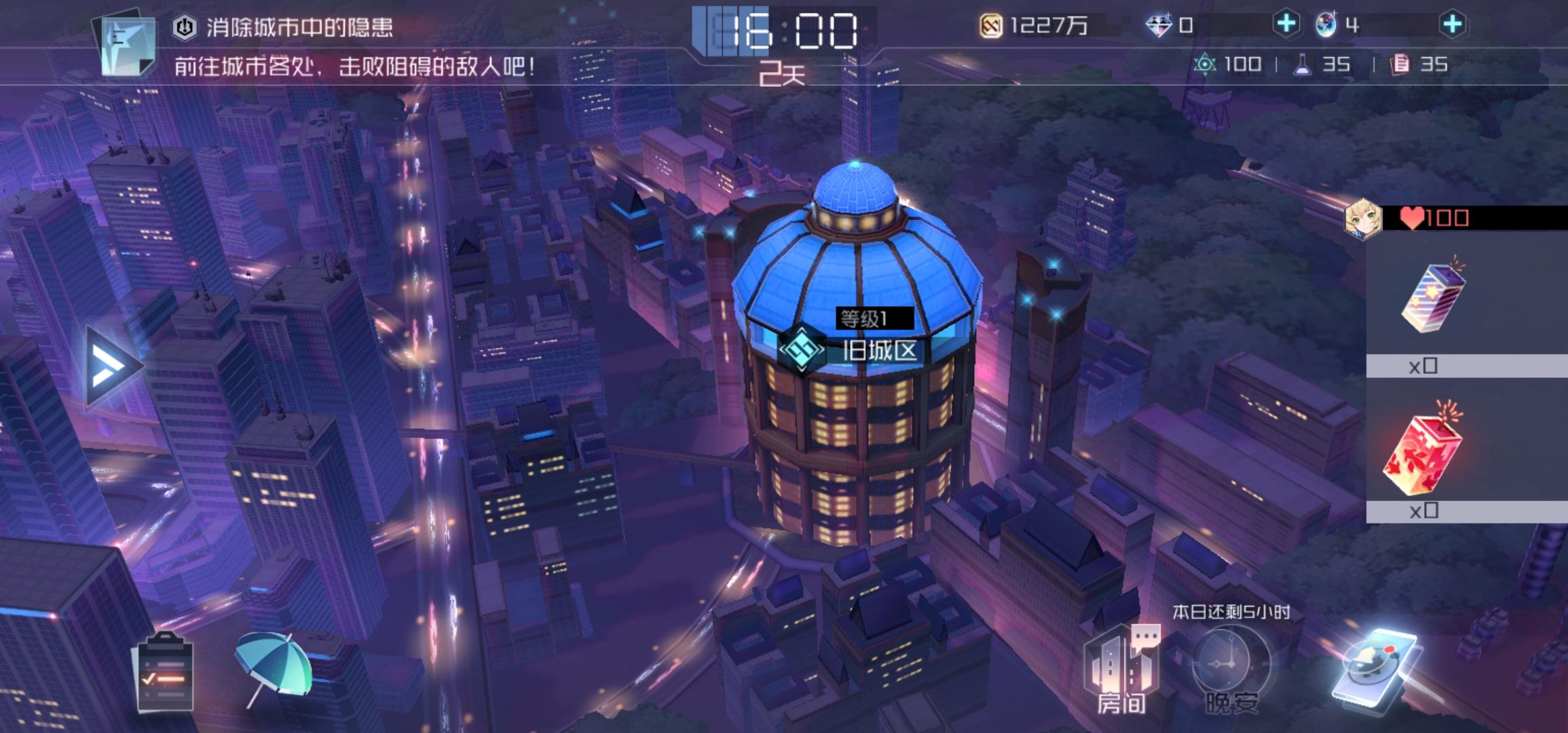The height and width of the screenshot is (733, 1568).
Task: Tap the 16:00 time display
Action: click(x=781, y=29)
